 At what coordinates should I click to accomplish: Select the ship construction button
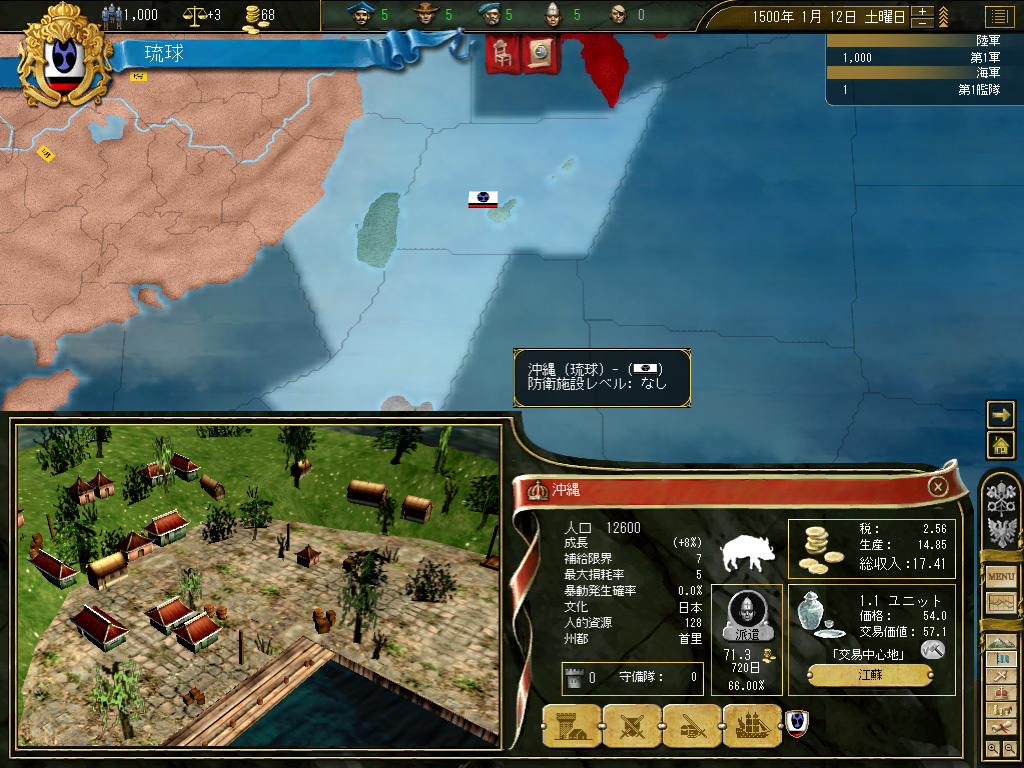pyautogui.click(x=751, y=727)
